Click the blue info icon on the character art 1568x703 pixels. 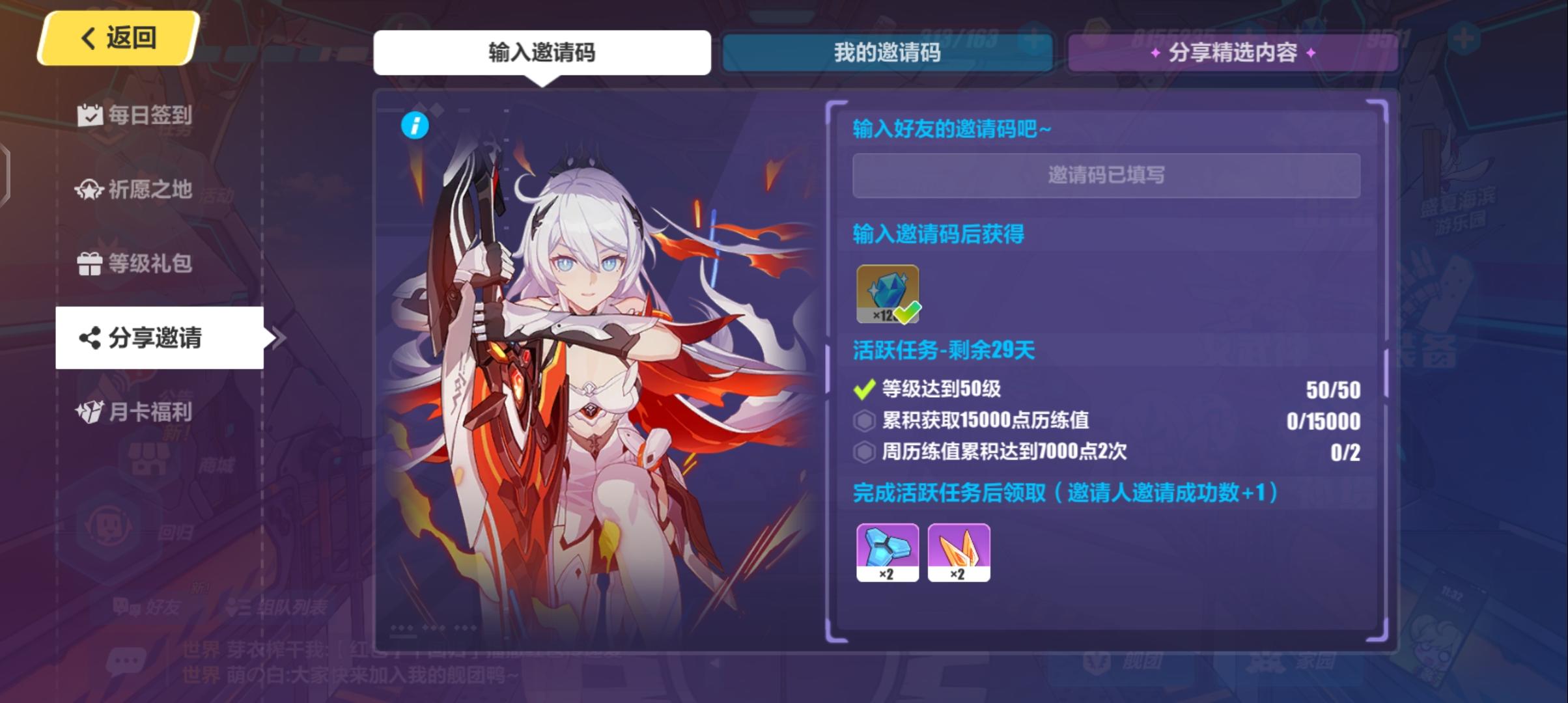tap(415, 126)
